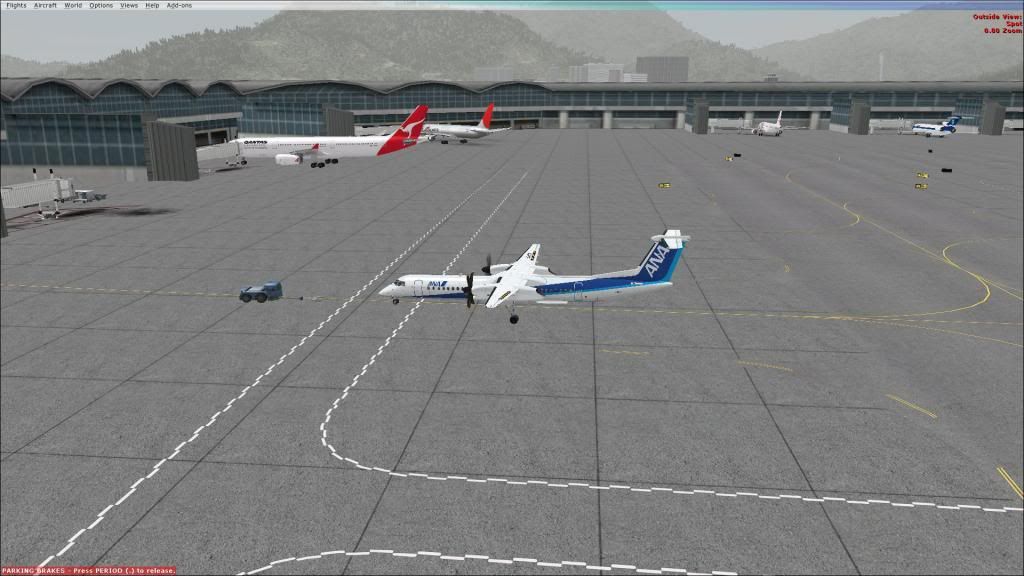
Task: Open the Add-ons menu
Action: 179,5
